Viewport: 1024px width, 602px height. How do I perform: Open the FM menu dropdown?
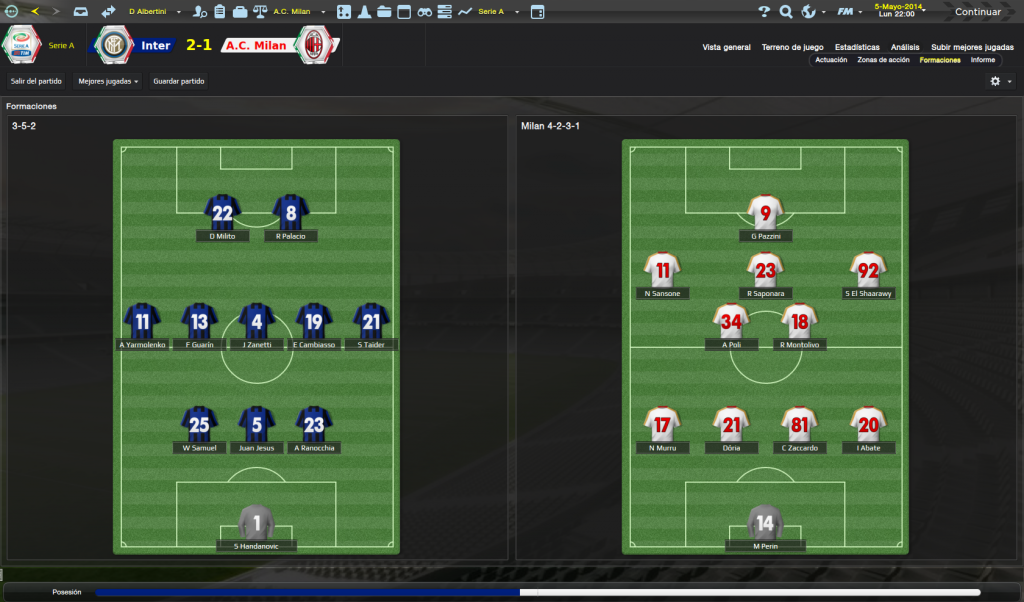pos(849,12)
